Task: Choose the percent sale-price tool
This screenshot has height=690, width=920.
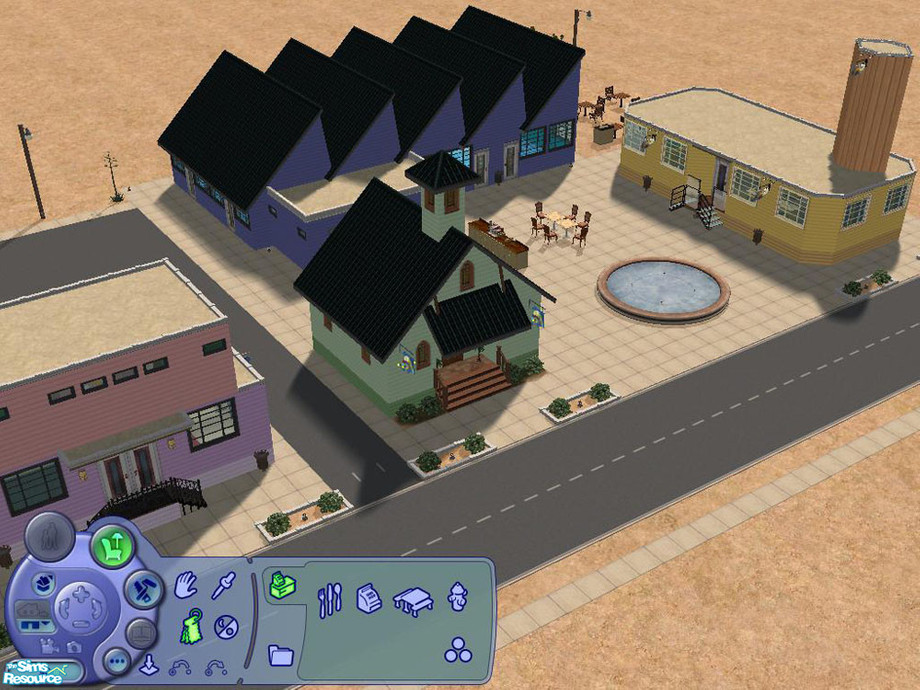Action: [x=226, y=627]
